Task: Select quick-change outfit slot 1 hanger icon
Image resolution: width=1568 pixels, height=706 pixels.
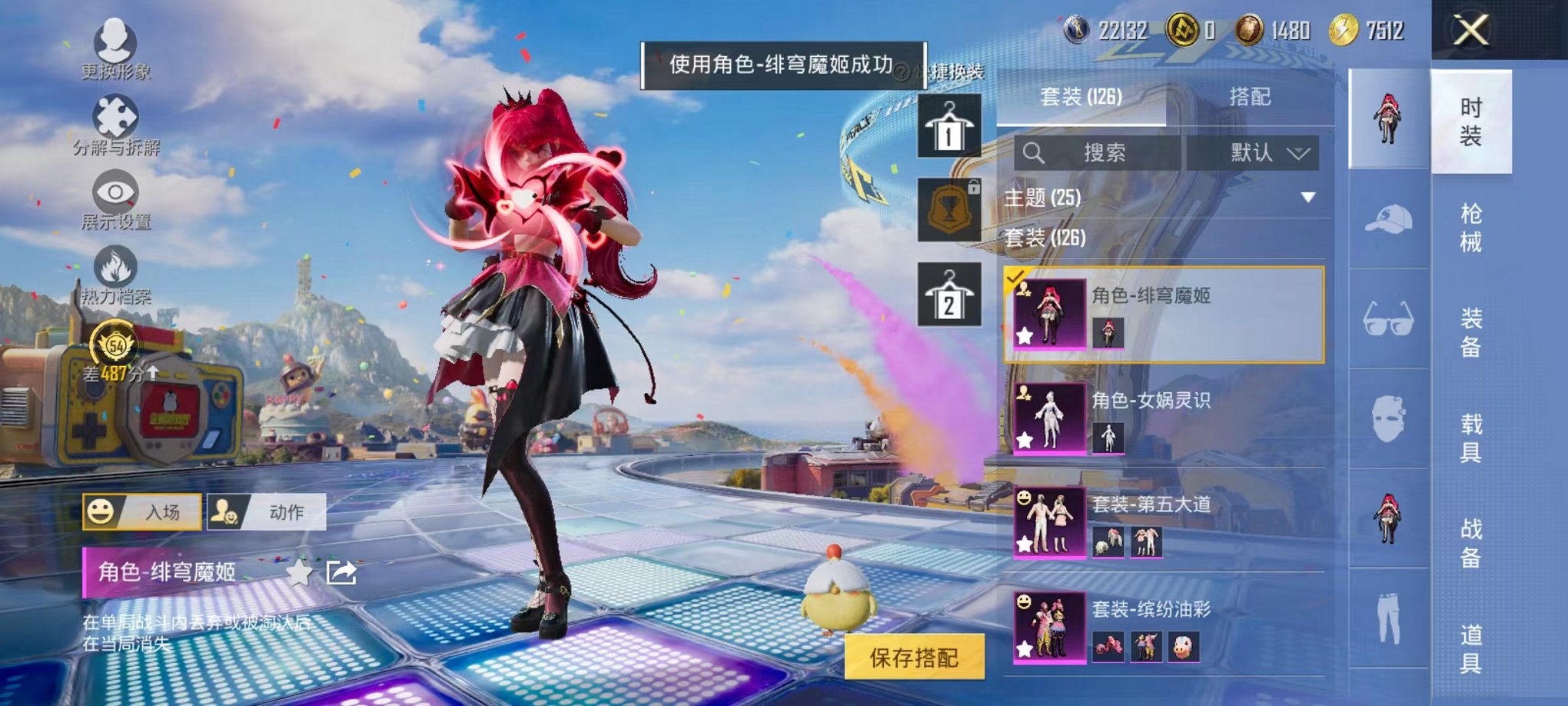Action: click(951, 125)
